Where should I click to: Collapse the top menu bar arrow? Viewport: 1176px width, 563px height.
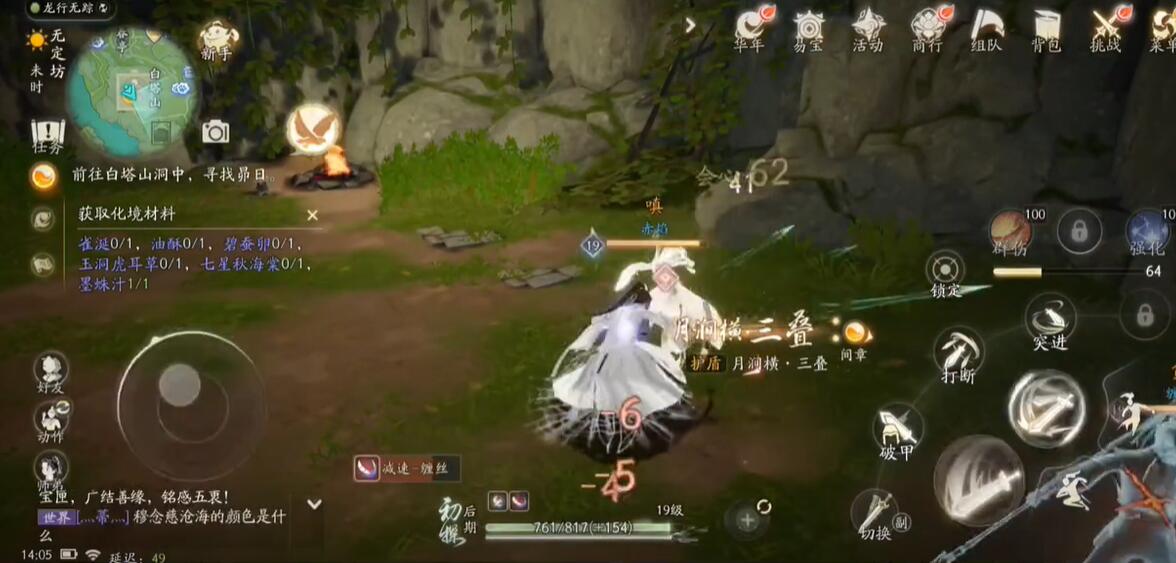click(690, 25)
